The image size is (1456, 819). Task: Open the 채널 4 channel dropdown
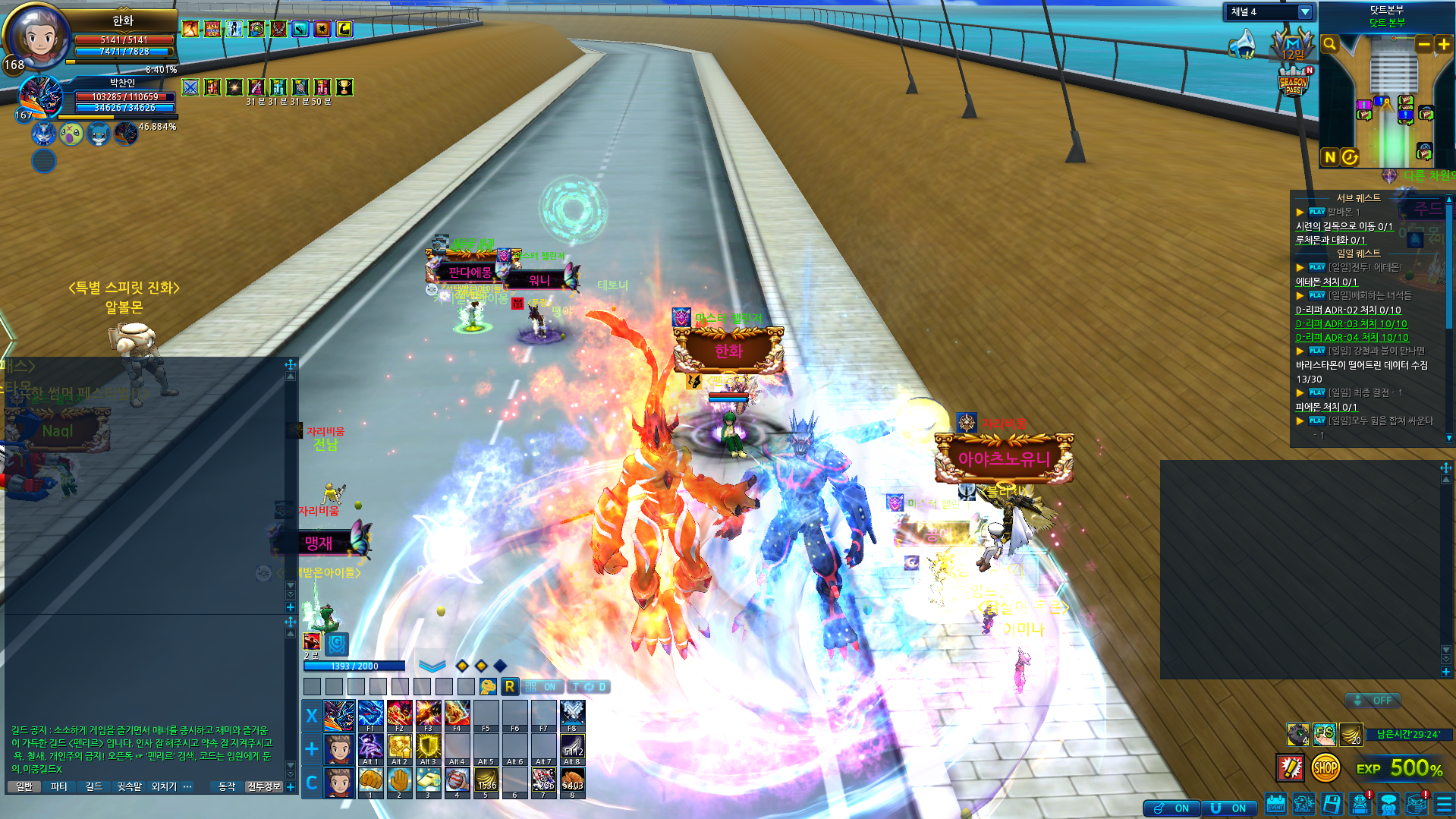(1304, 12)
